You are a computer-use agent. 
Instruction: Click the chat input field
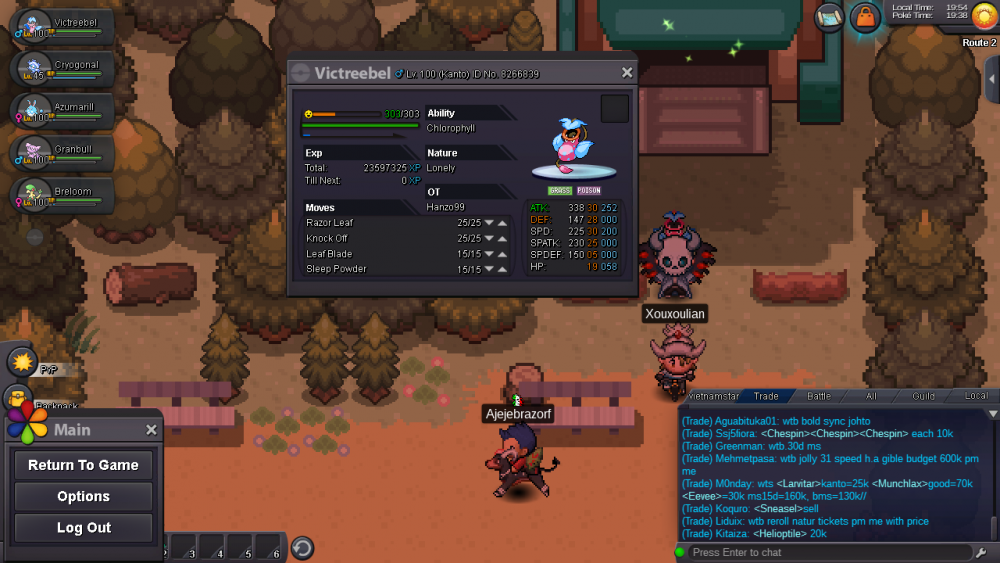point(828,552)
